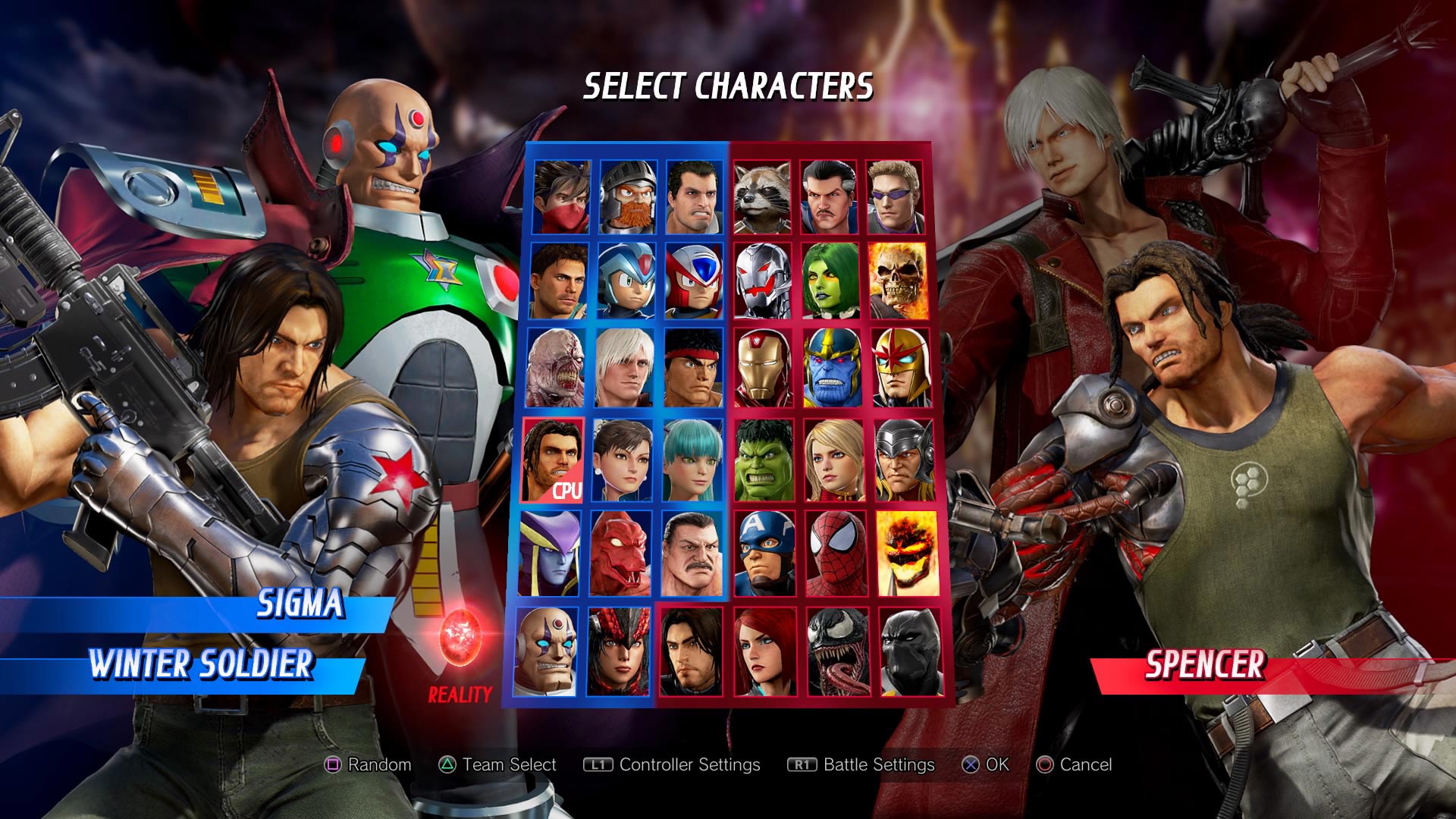Select the Hawkeye character tile
Screen dimensions: 1456x819
[x=895, y=196]
